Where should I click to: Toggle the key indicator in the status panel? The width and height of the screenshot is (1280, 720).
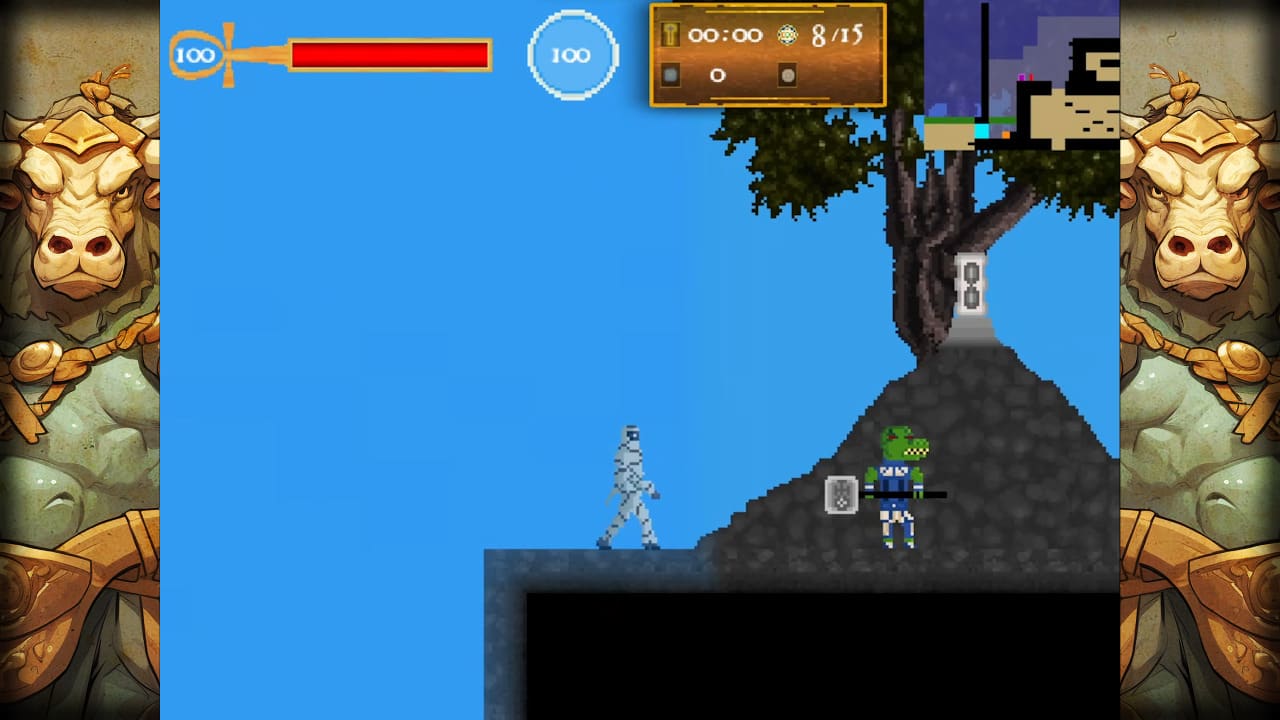(670, 35)
